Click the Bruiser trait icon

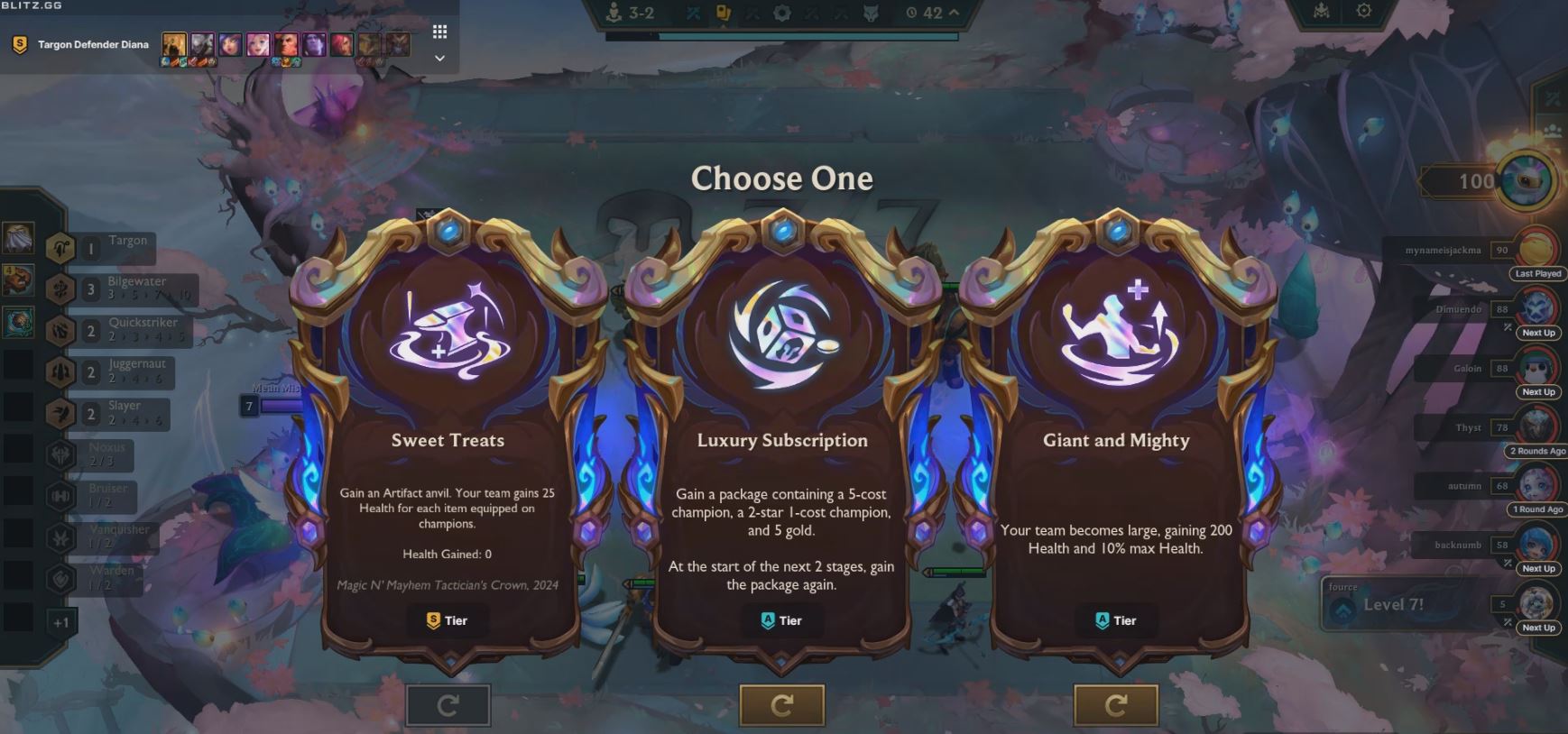tap(60, 497)
